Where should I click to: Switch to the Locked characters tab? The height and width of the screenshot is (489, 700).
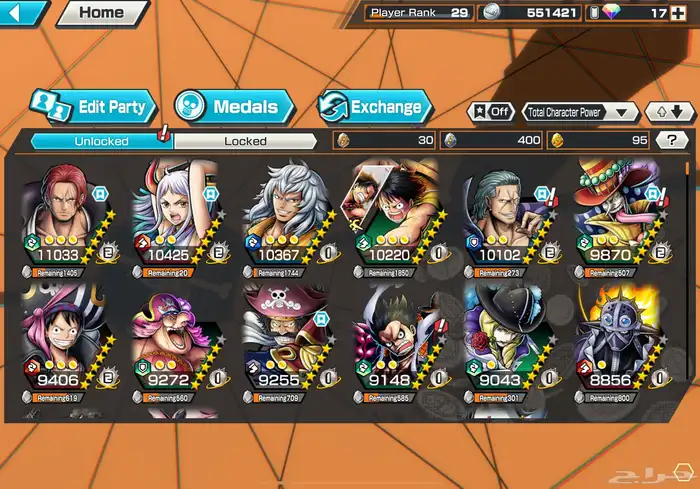coord(245,141)
